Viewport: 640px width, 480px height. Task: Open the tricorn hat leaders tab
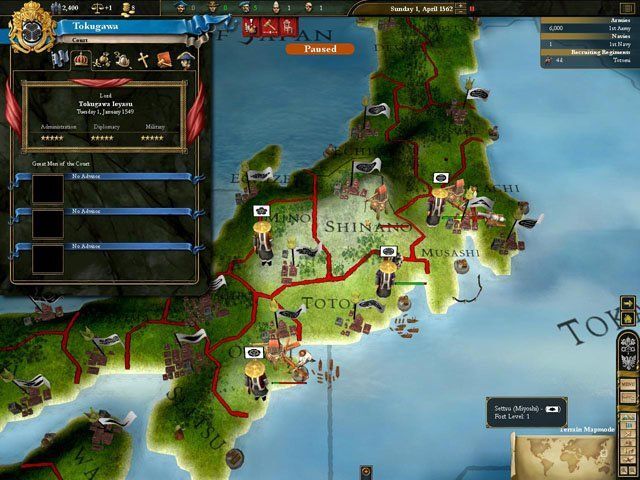(185, 60)
